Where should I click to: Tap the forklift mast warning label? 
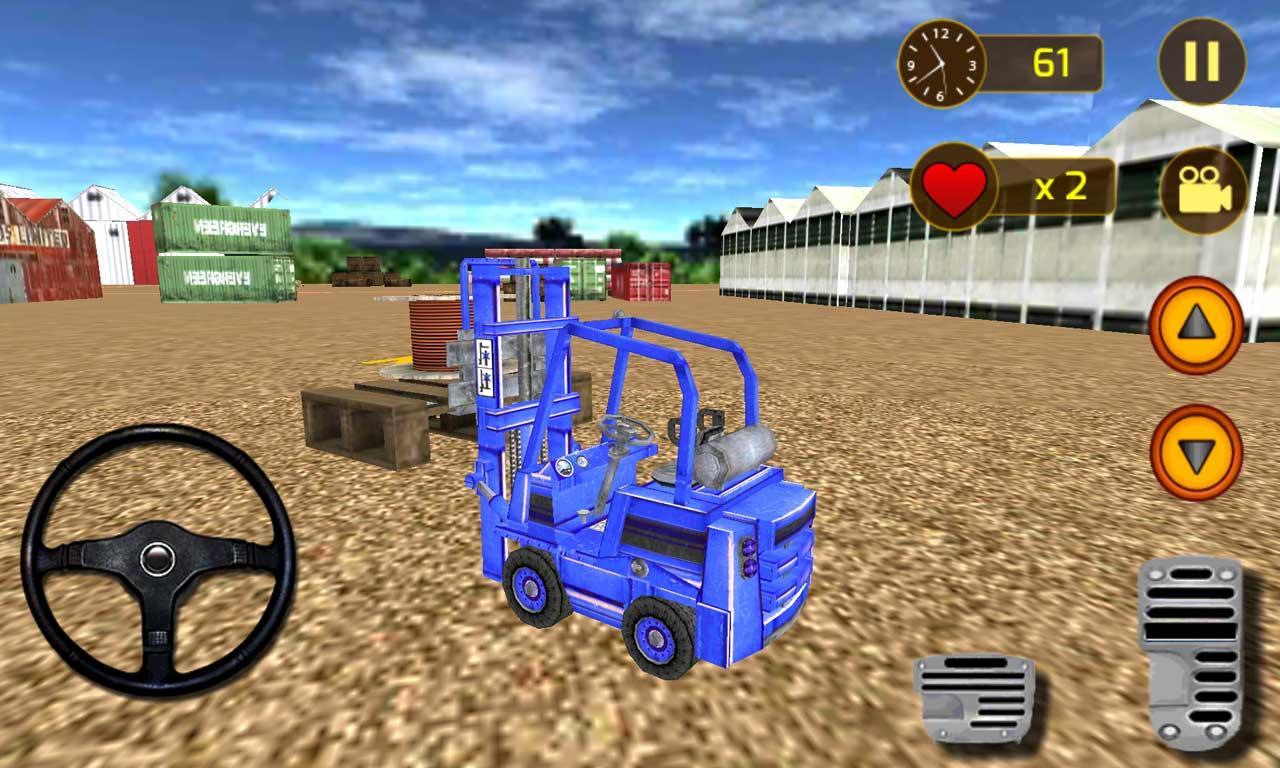(486, 367)
